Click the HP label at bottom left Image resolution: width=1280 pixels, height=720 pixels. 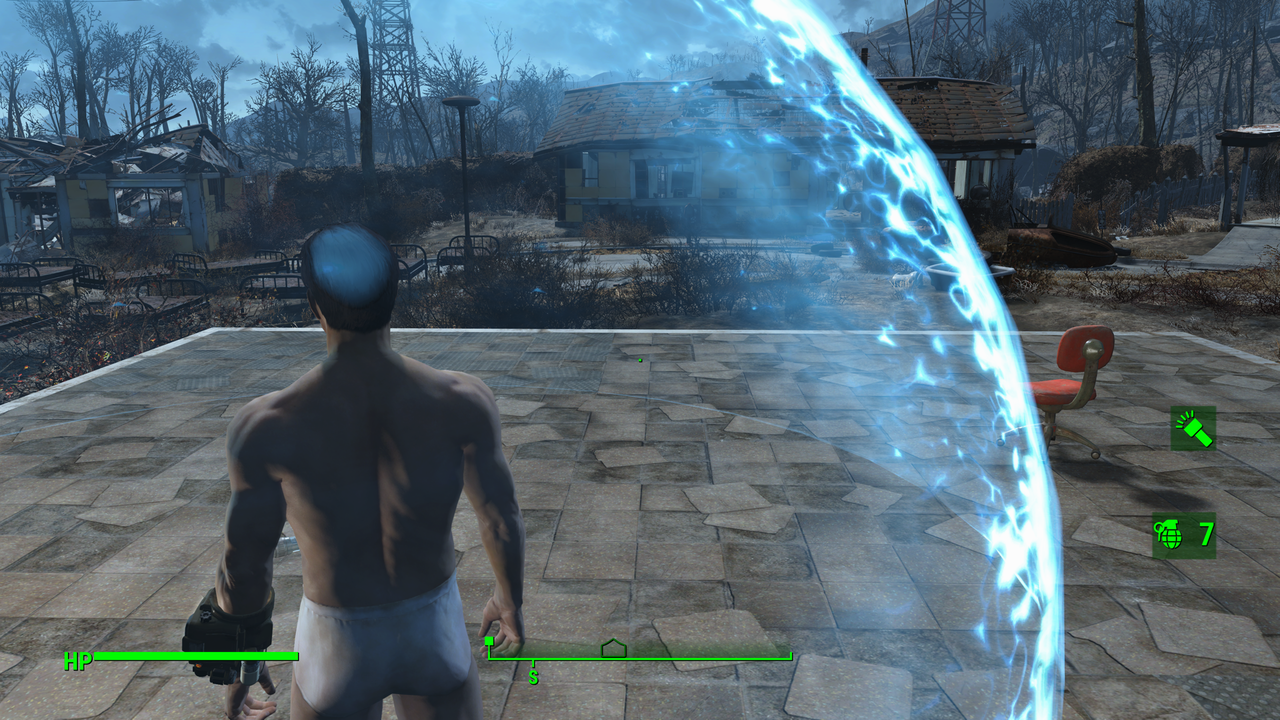(x=77, y=660)
